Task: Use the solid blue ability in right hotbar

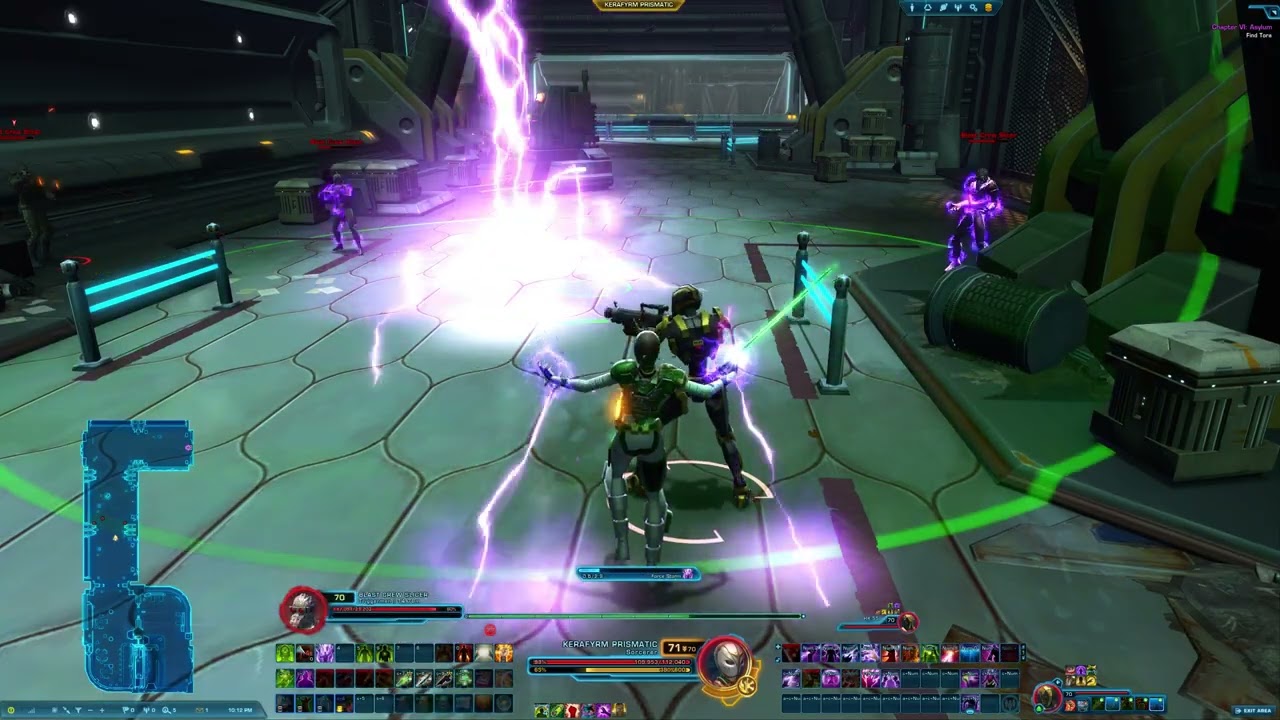Action: click(970, 654)
